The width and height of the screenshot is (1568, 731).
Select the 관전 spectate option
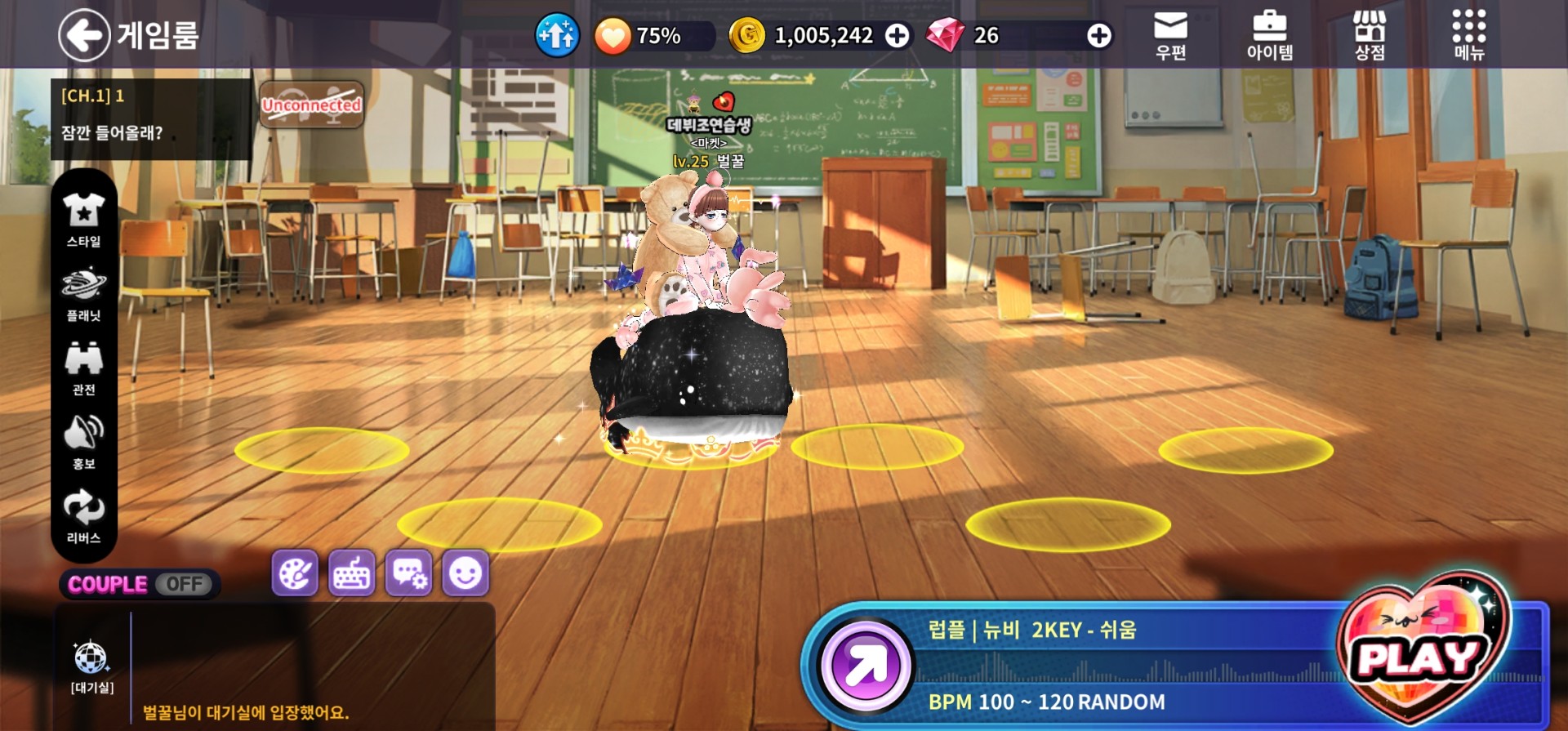pyautogui.click(x=83, y=368)
